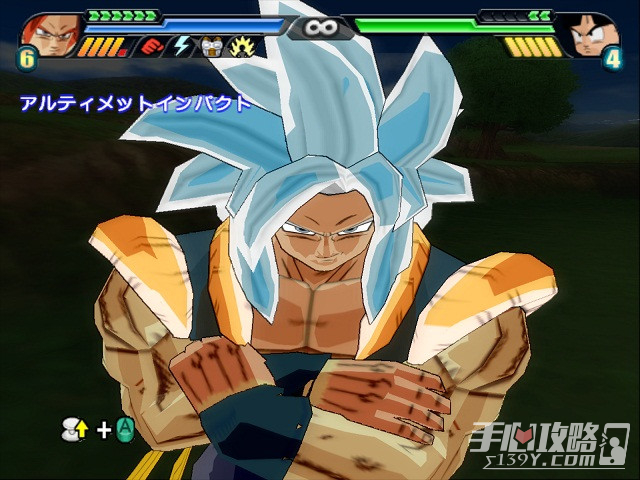Click the red-haired fighter portrait
640x480 pixels.
pos(47,32)
